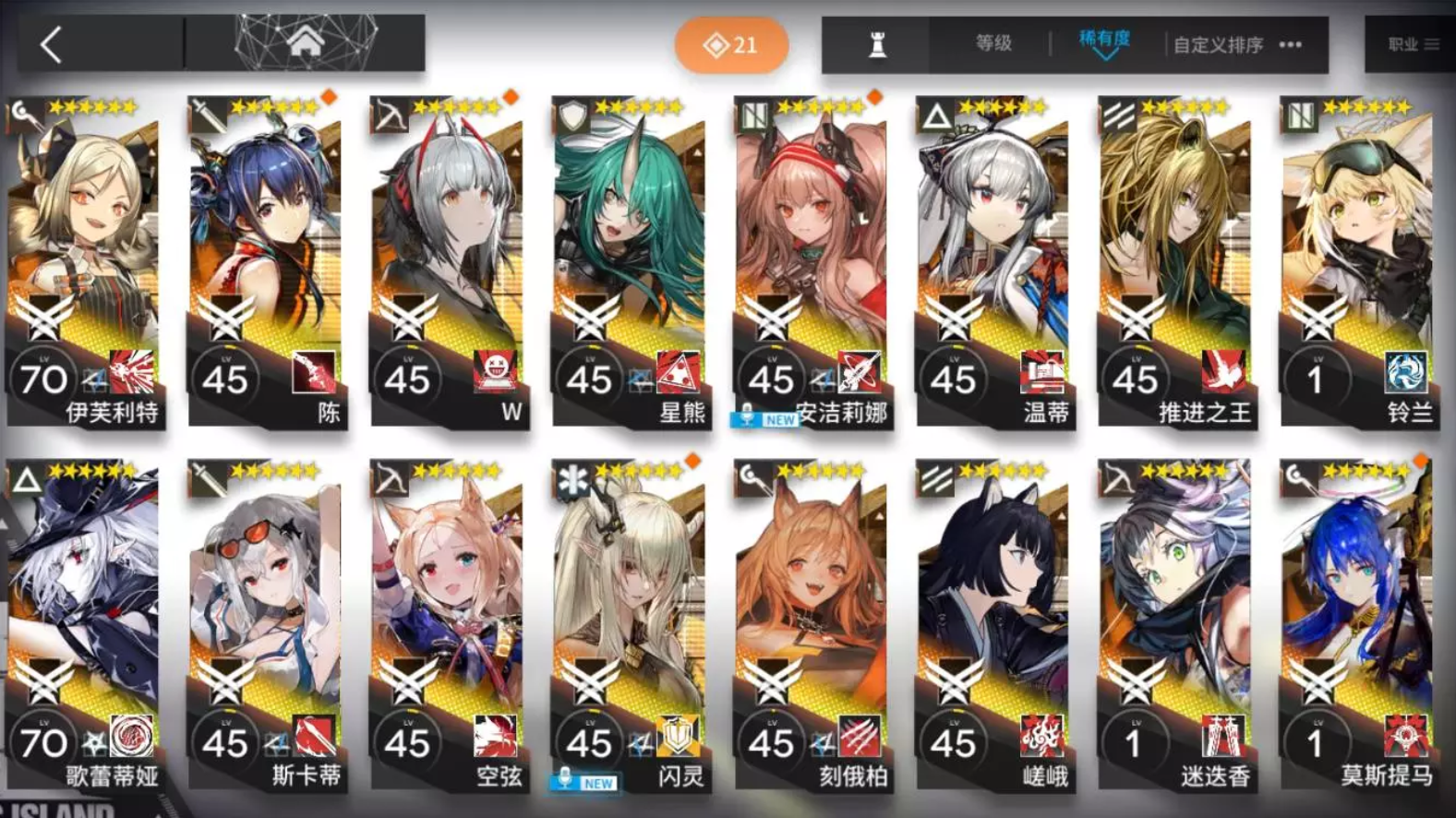Toggle the rarity sort direction arrow under 稀有度

coord(1104,55)
